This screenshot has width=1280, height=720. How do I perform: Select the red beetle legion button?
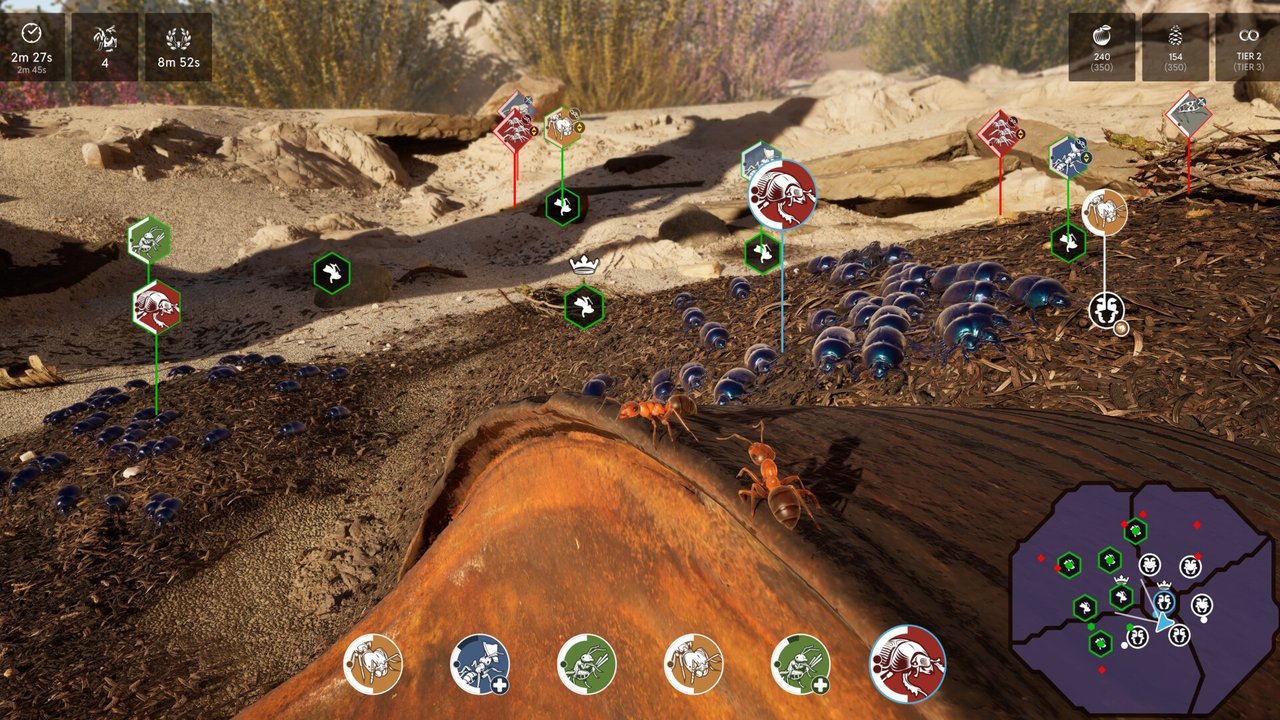[x=907, y=664]
